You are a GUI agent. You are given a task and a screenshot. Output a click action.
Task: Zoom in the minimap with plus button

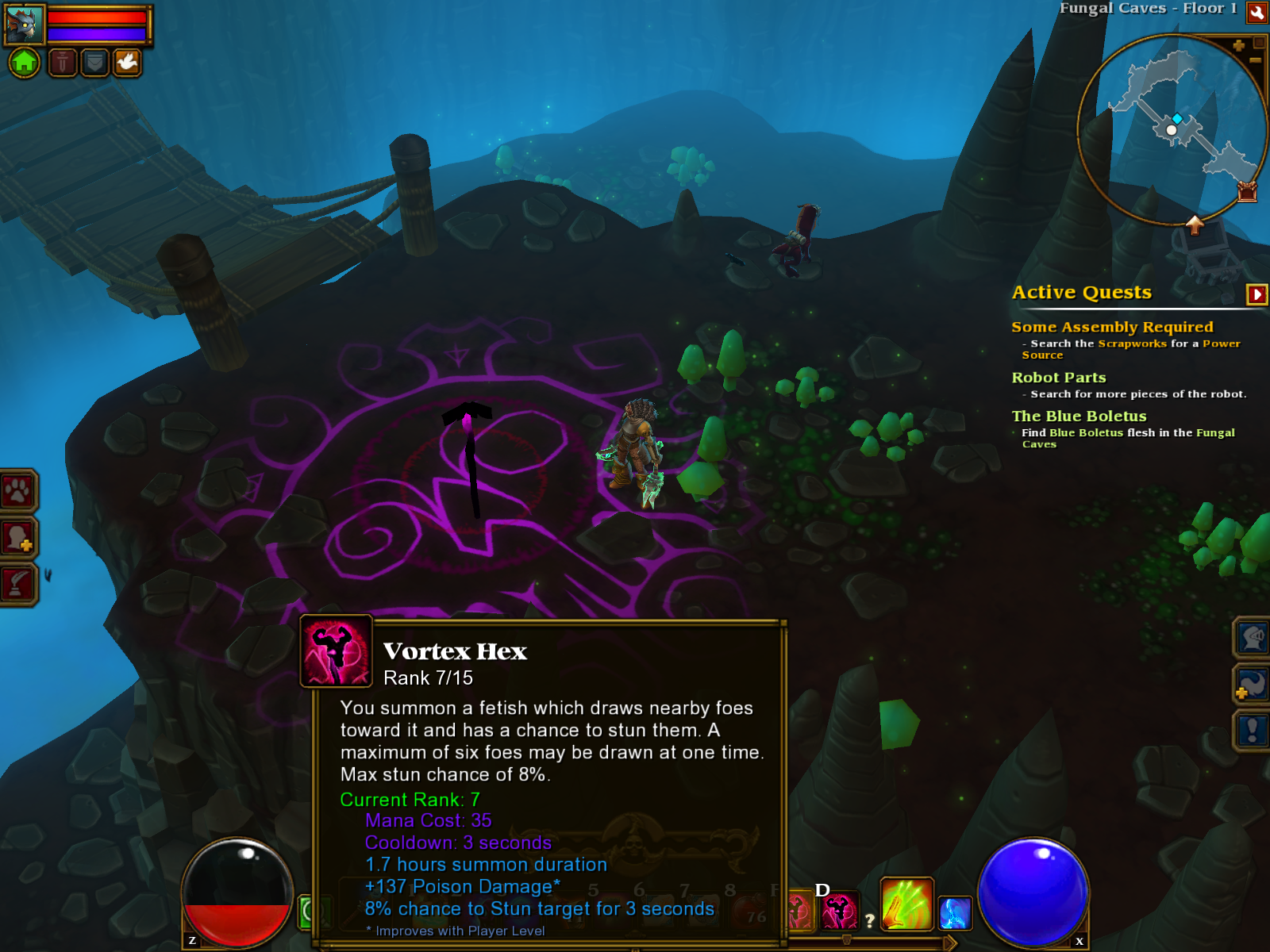coord(1238,46)
